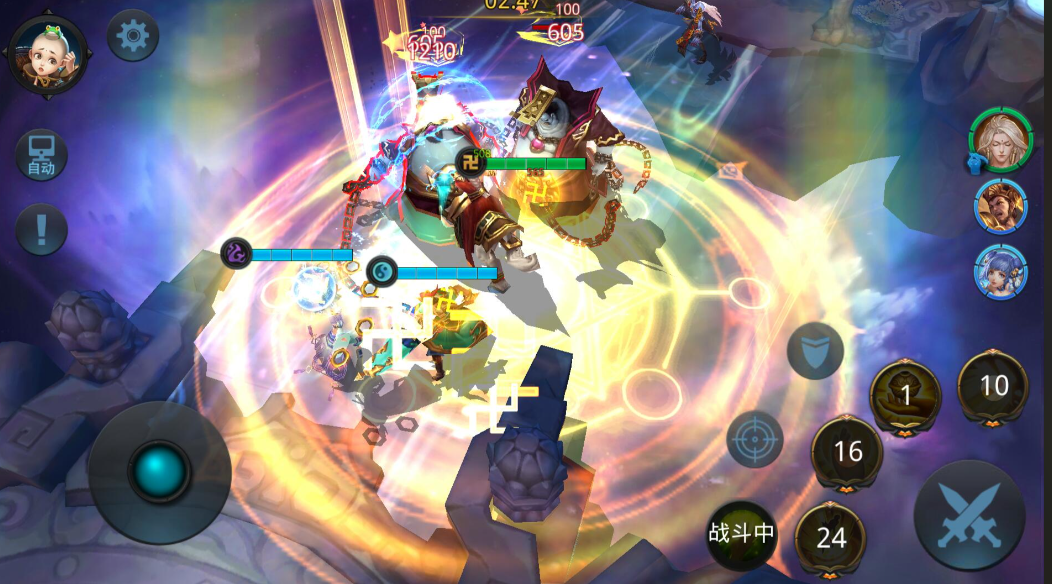The height and width of the screenshot is (584, 1052).
Task: Activate the shield defense button
Action: coord(815,351)
